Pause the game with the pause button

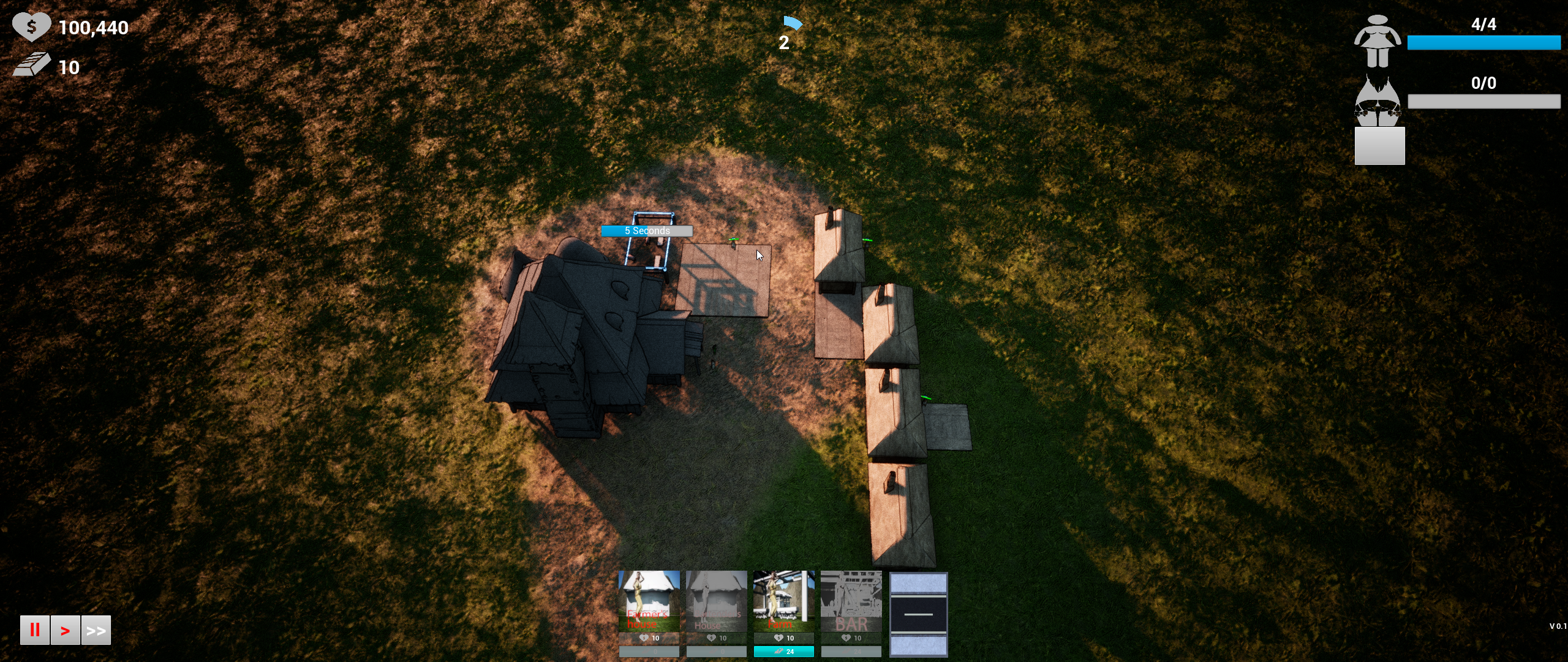(34, 630)
